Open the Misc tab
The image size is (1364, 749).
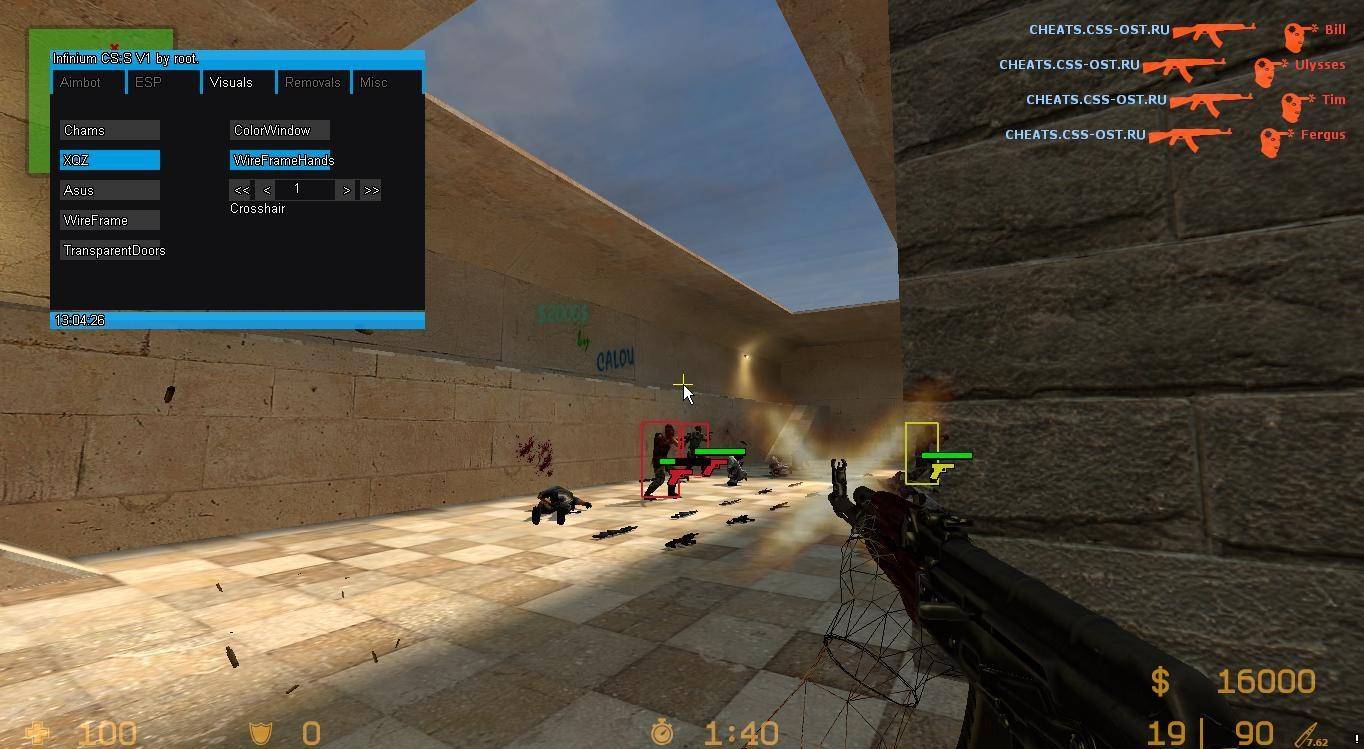(x=373, y=82)
